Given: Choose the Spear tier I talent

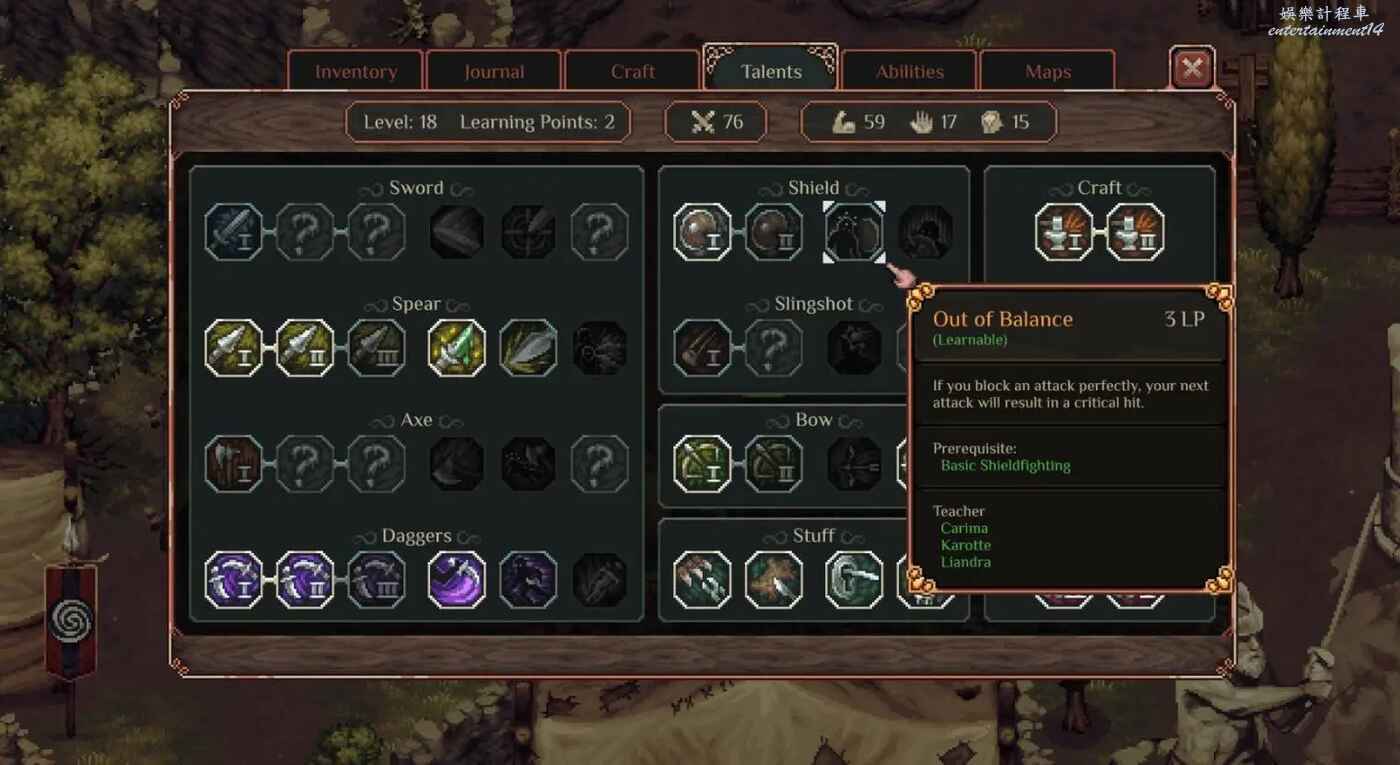Looking at the screenshot, I should point(234,348).
